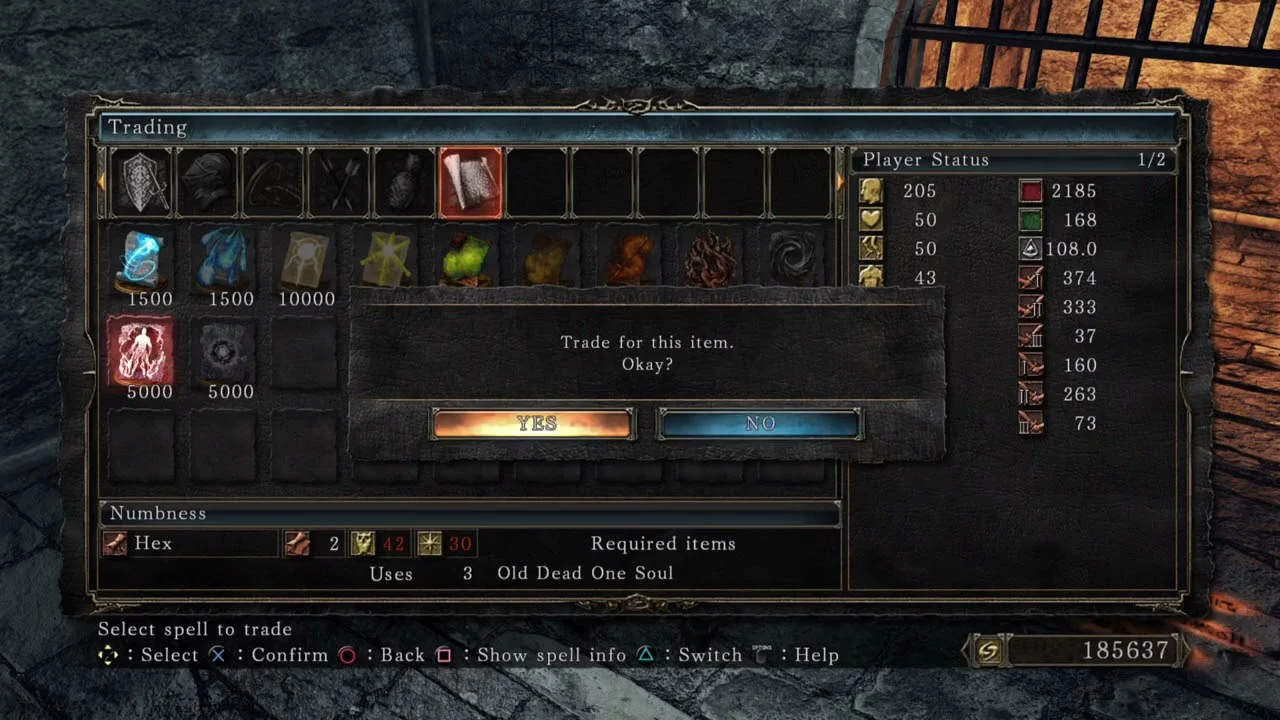Image resolution: width=1280 pixels, height=720 pixels.
Task: Select the green toxic cloud pyromancy
Action: point(467,259)
